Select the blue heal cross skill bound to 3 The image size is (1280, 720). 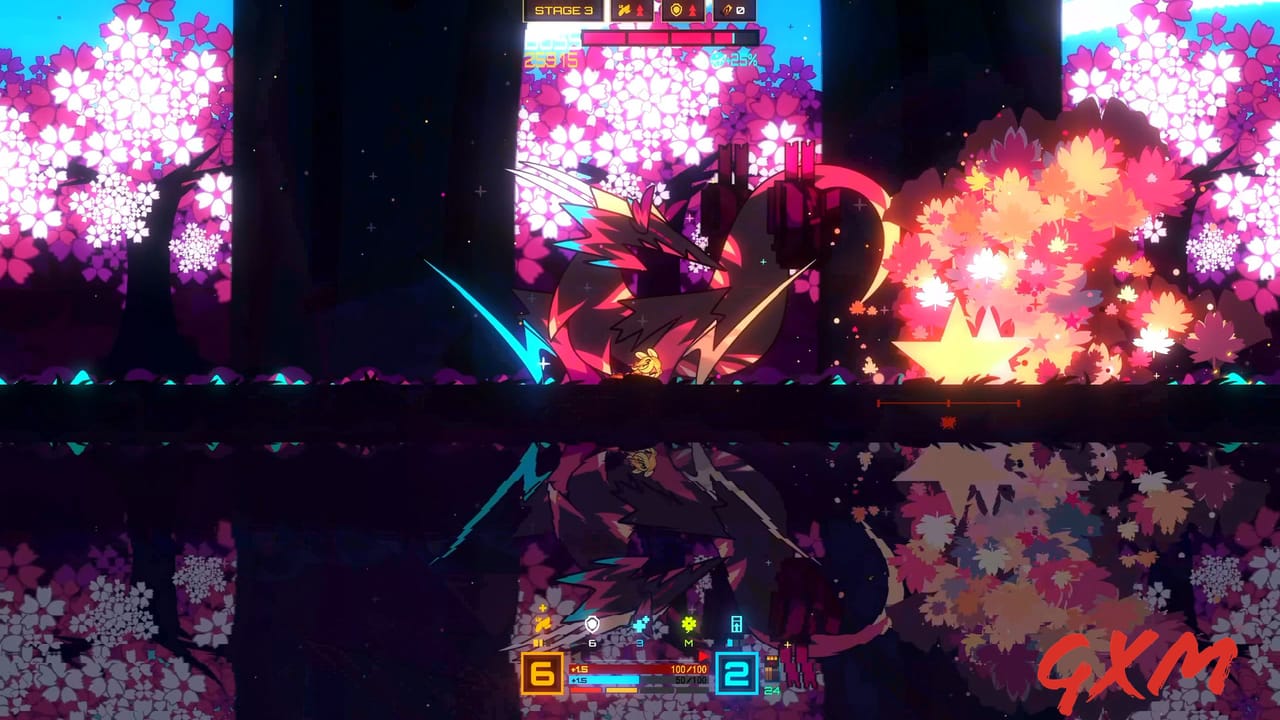pos(640,625)
